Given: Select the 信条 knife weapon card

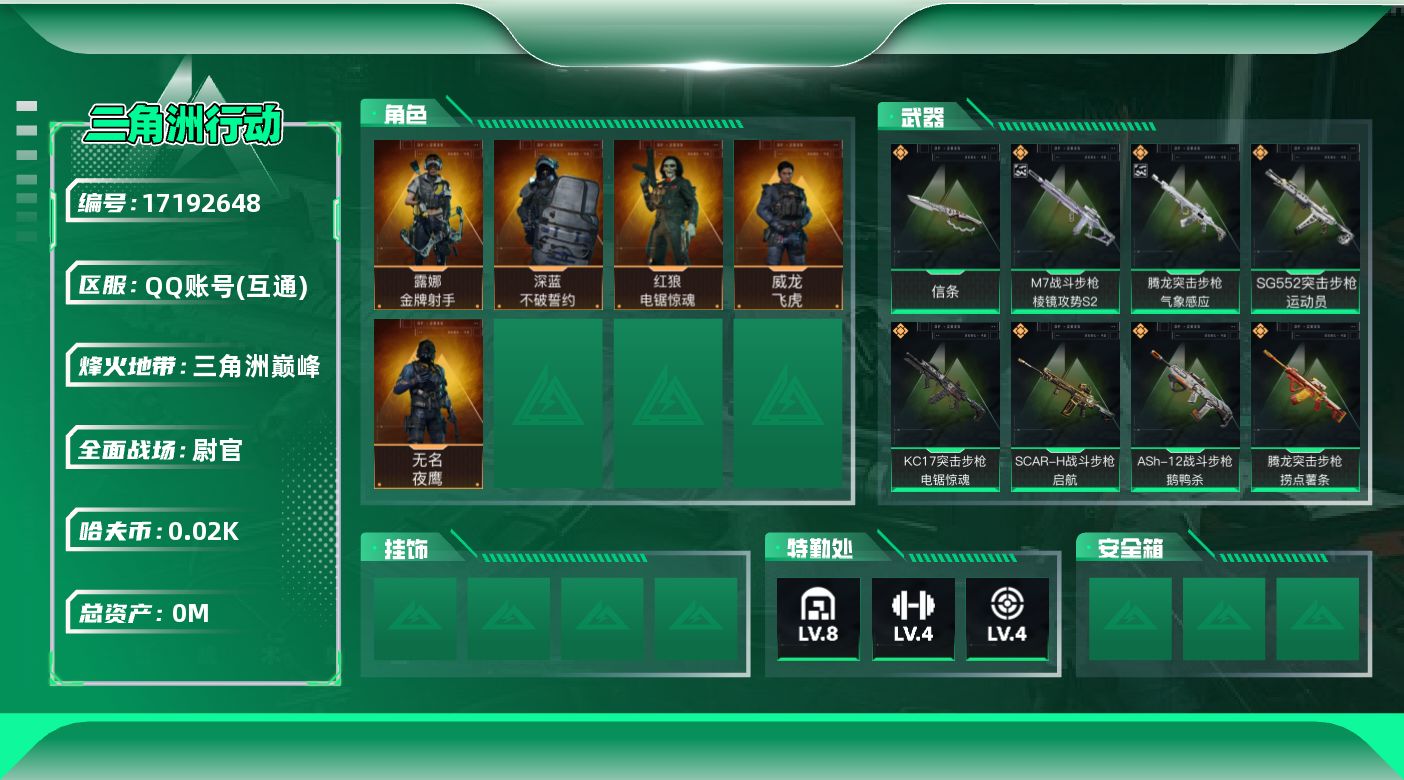Looking at the screenshot, I should click(945, 227).
